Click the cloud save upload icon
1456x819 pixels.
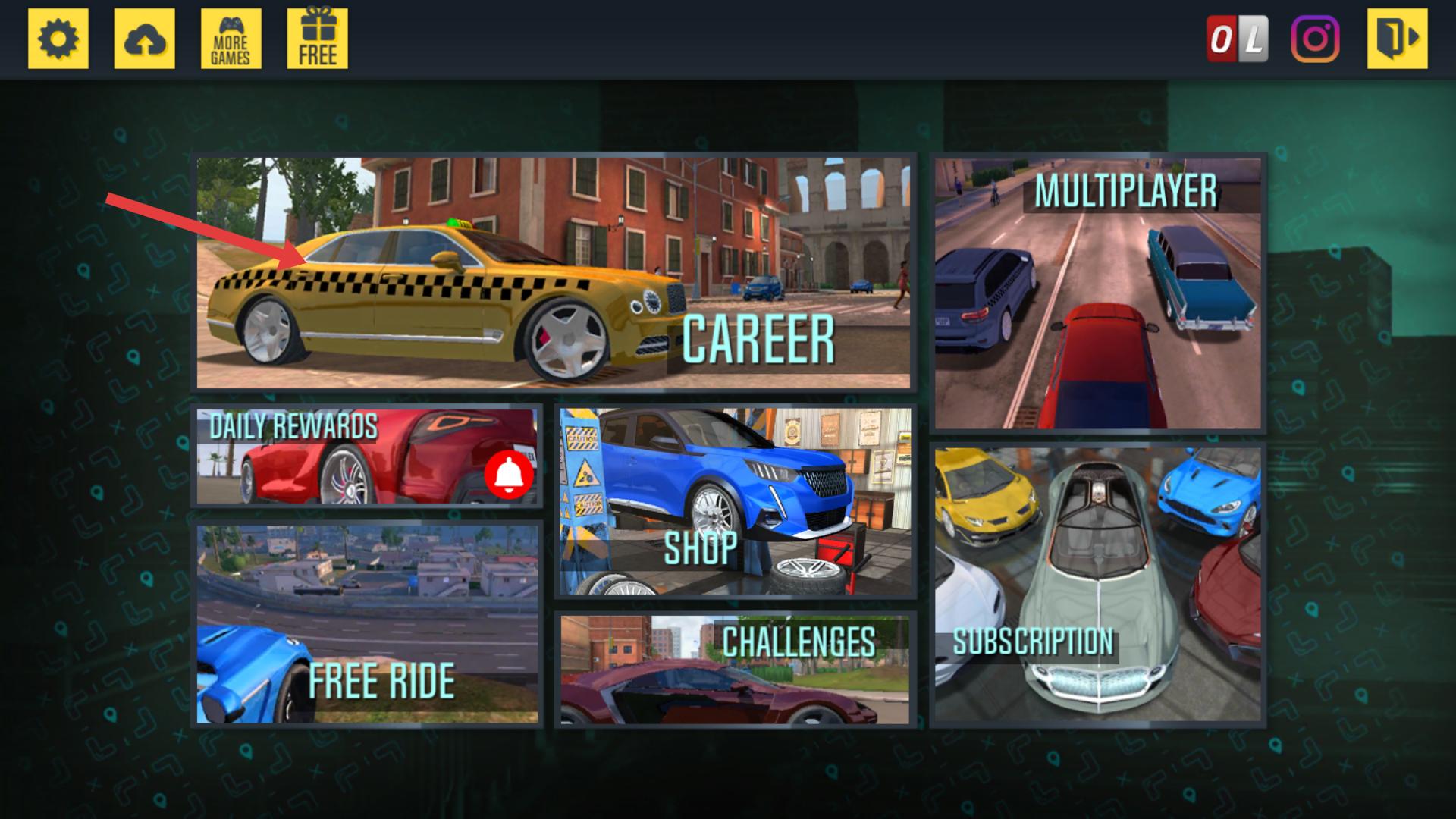(144, 39)
